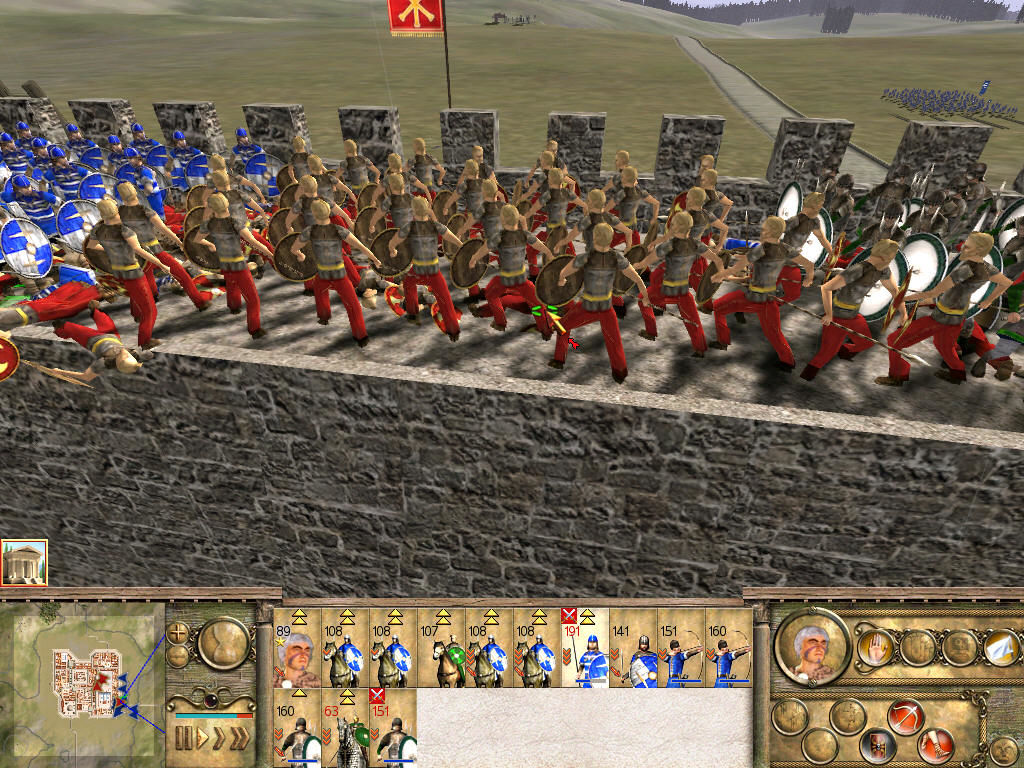Click the general's portrait in the command panel
The image size is (1024, 768).
click(811, 647)
